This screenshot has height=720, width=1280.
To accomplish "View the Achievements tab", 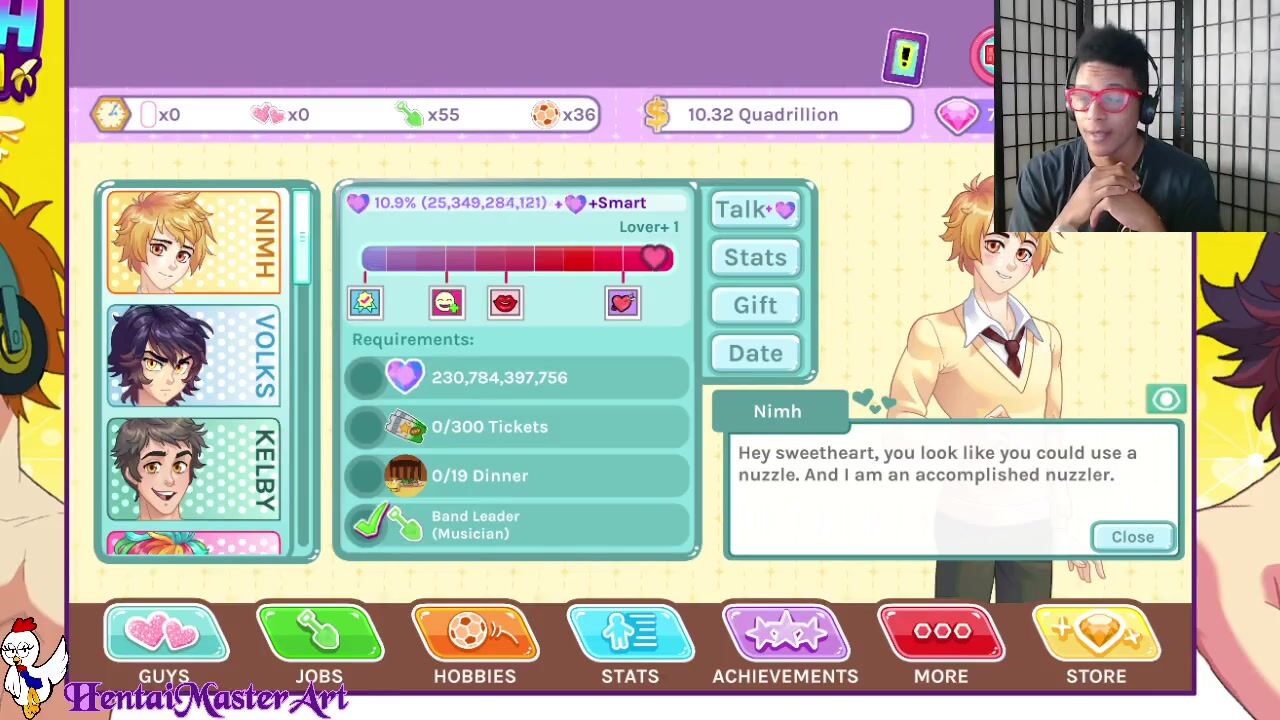I will [x=785, y=645].
